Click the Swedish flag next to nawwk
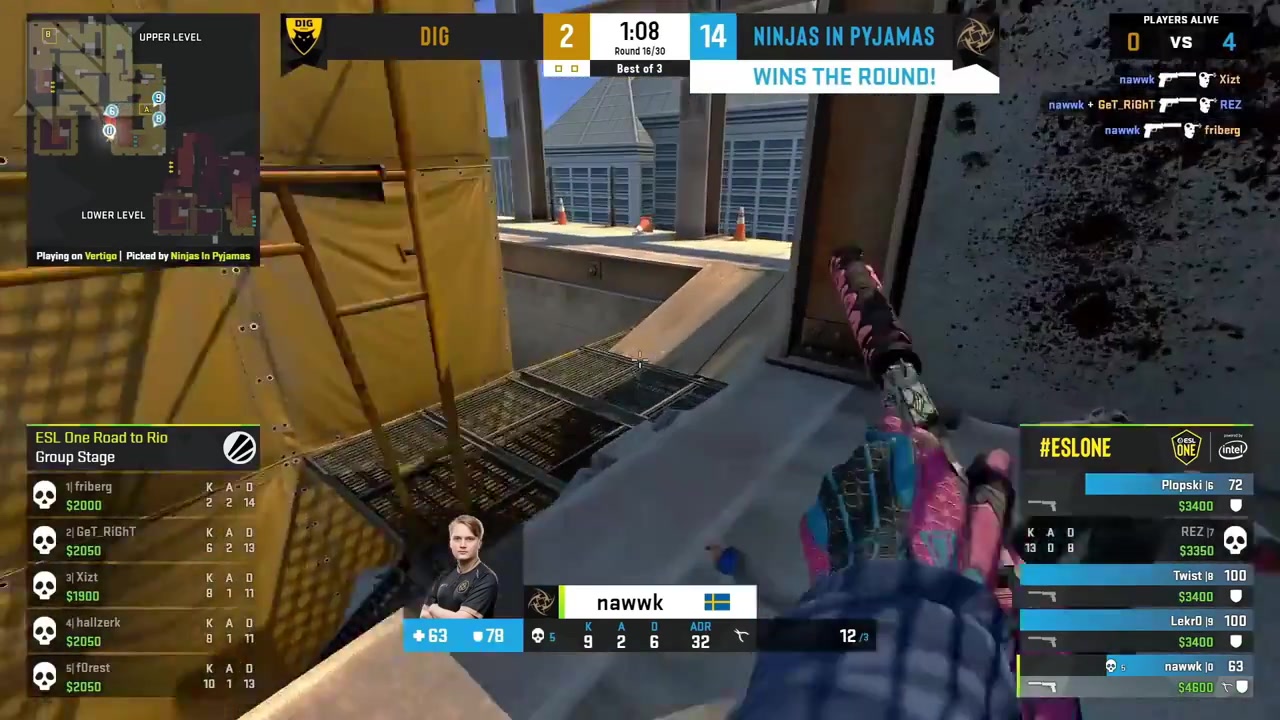 pyautogui.click(x=716, y=602)
